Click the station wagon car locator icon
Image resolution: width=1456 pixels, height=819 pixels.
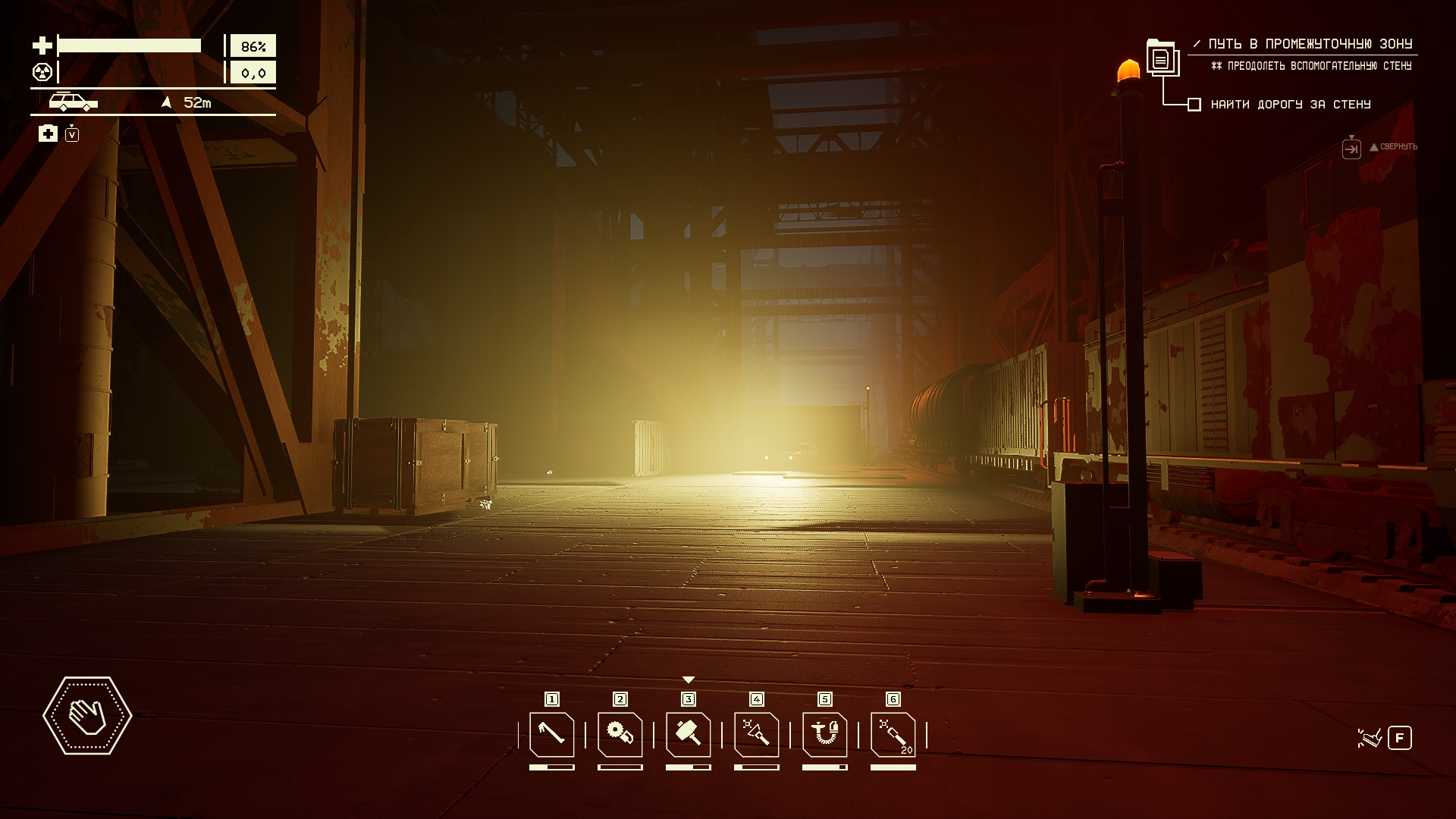click(73, 102)
